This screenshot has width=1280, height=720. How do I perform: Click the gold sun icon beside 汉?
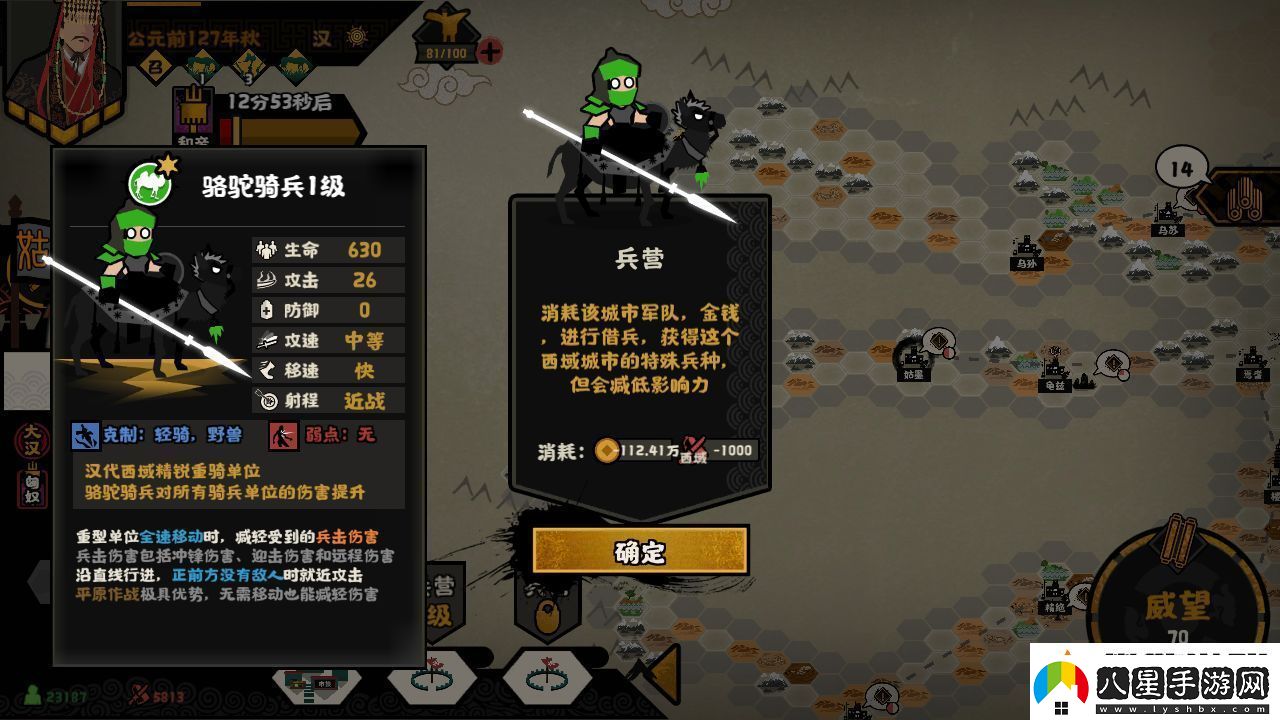point(356,37)
